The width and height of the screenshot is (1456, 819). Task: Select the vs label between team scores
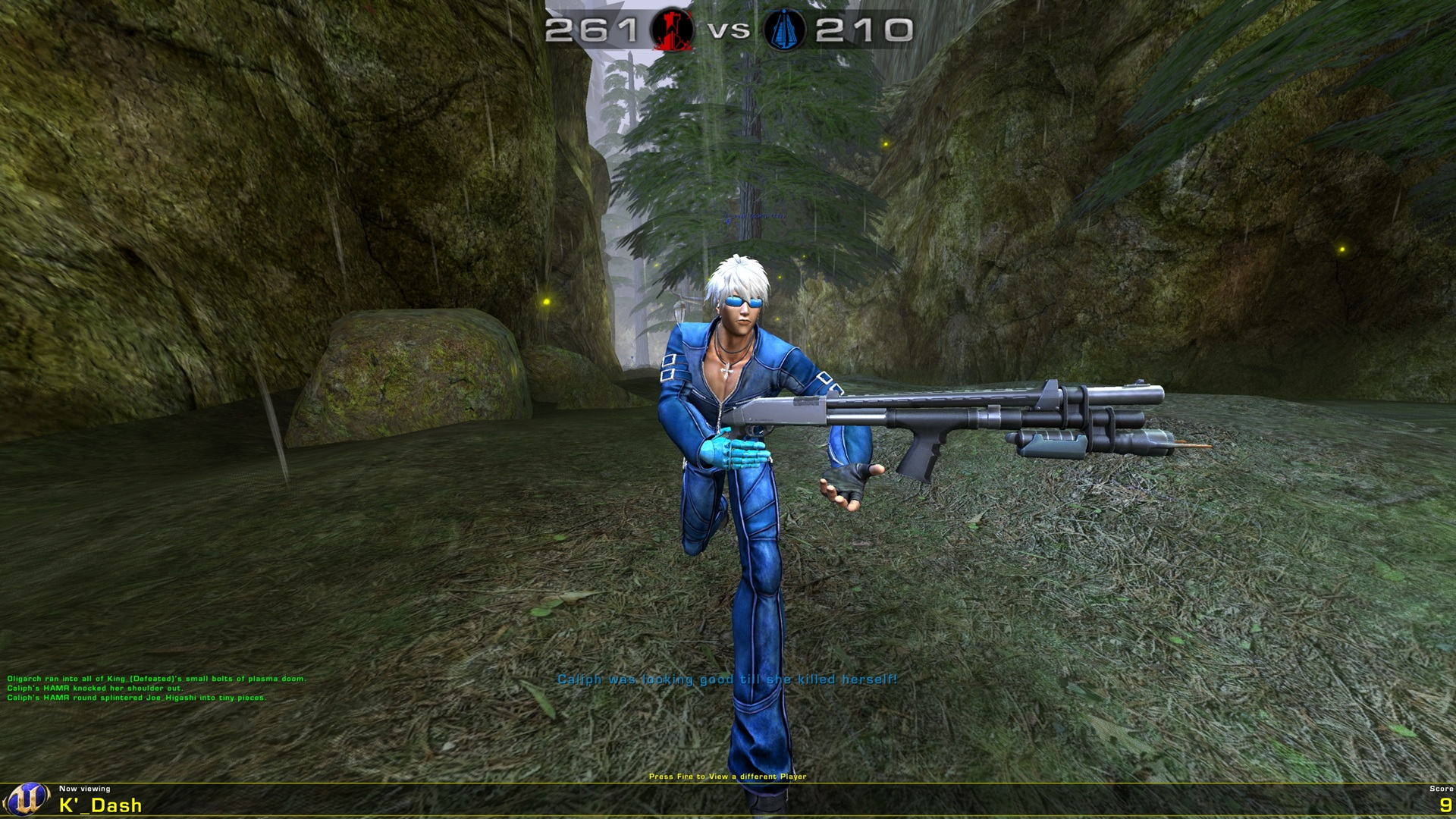coord(728,32)
